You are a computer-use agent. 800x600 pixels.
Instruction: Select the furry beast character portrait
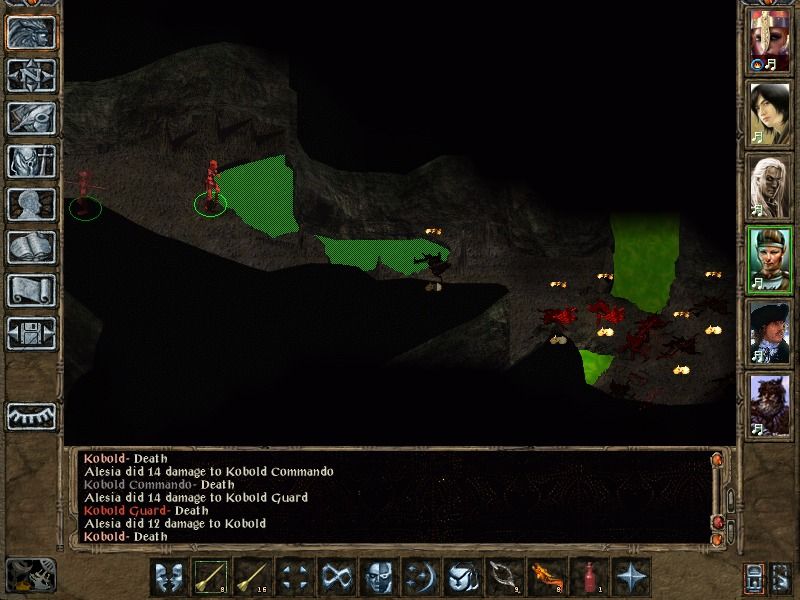(x=769, y=403)
